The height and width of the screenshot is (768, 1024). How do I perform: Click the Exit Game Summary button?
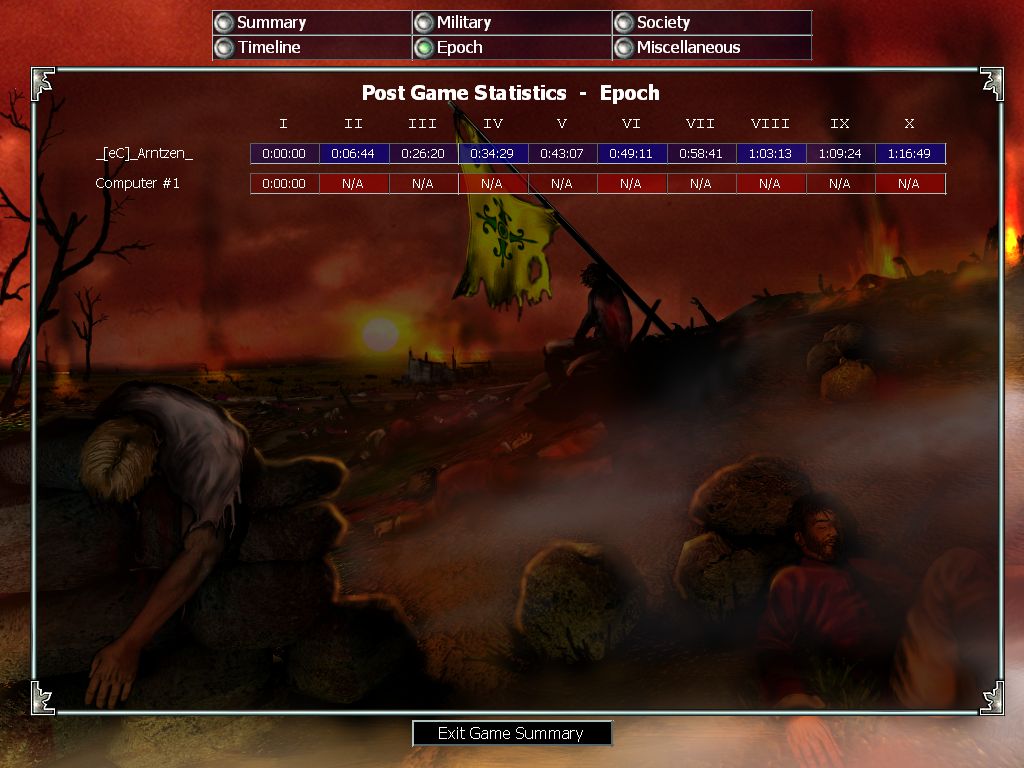pyautogui.click(x=511, y=733)
